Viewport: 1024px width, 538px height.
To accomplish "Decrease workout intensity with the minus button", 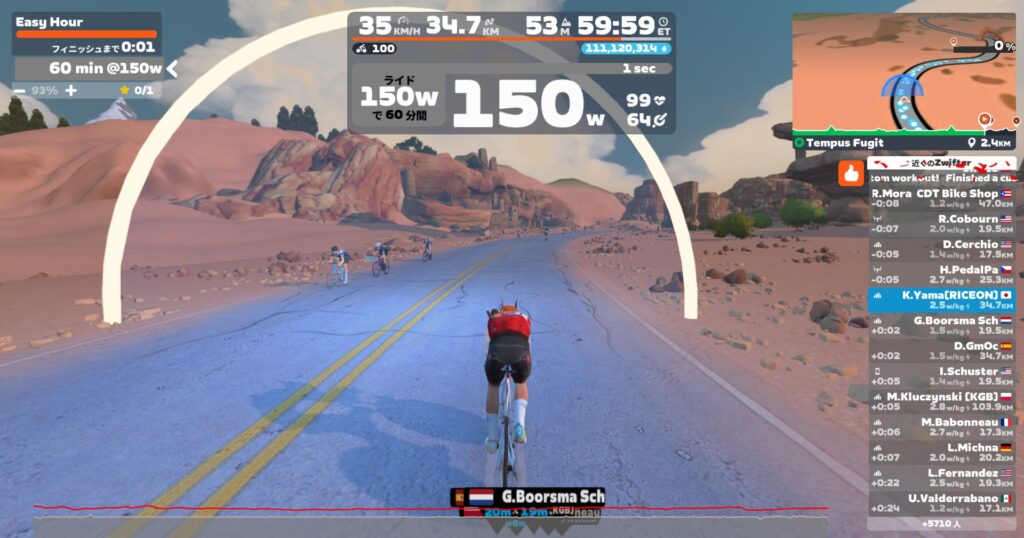I will click(x=20, y=90).
